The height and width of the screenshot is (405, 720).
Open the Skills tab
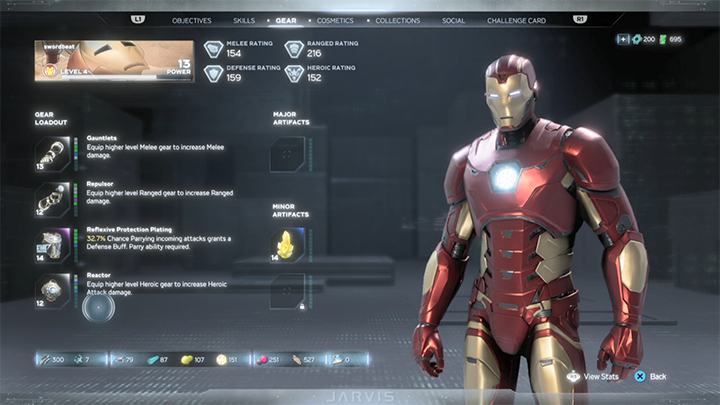(244, 20)
